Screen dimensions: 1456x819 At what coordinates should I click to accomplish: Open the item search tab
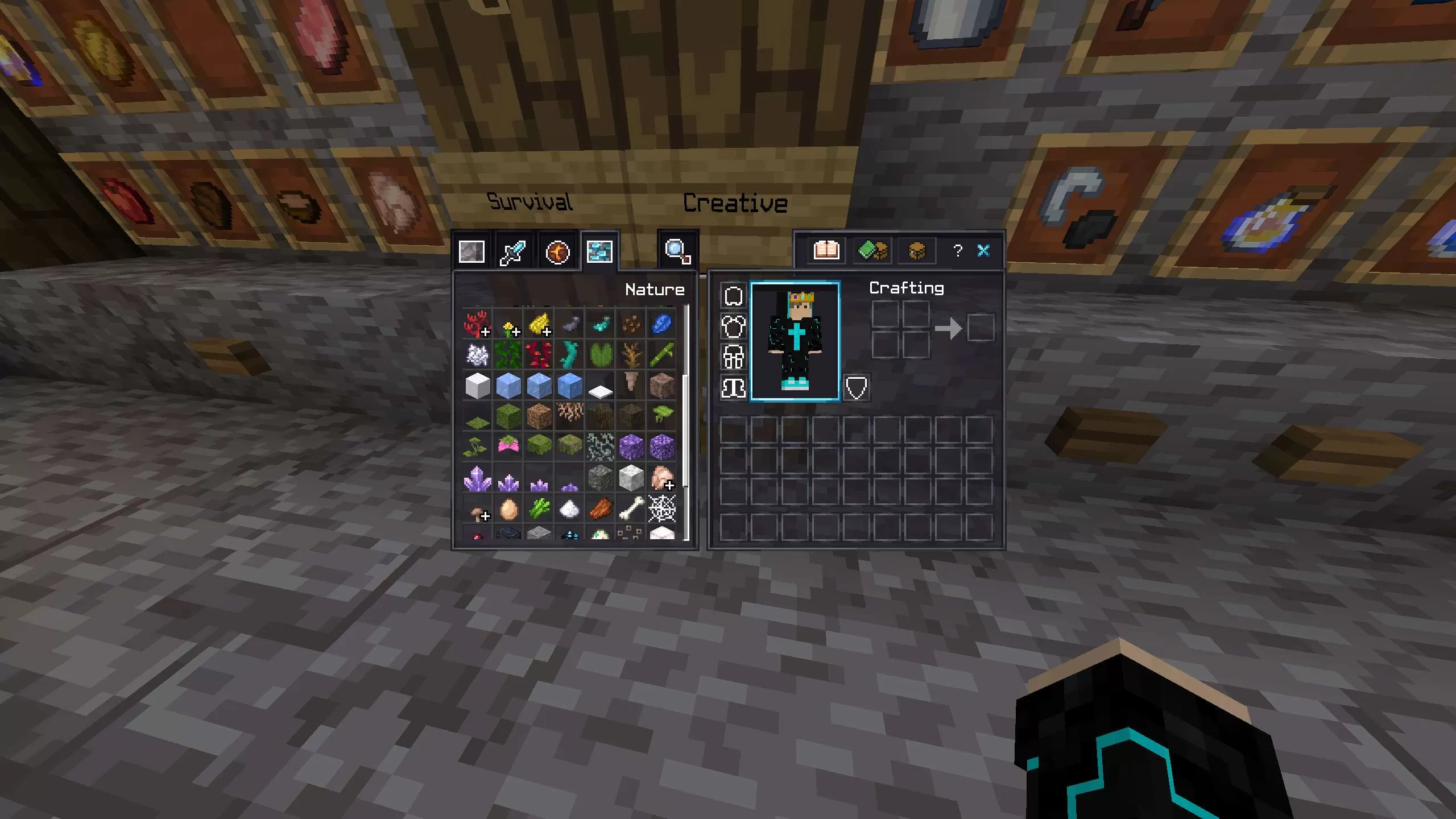(677, 250)
